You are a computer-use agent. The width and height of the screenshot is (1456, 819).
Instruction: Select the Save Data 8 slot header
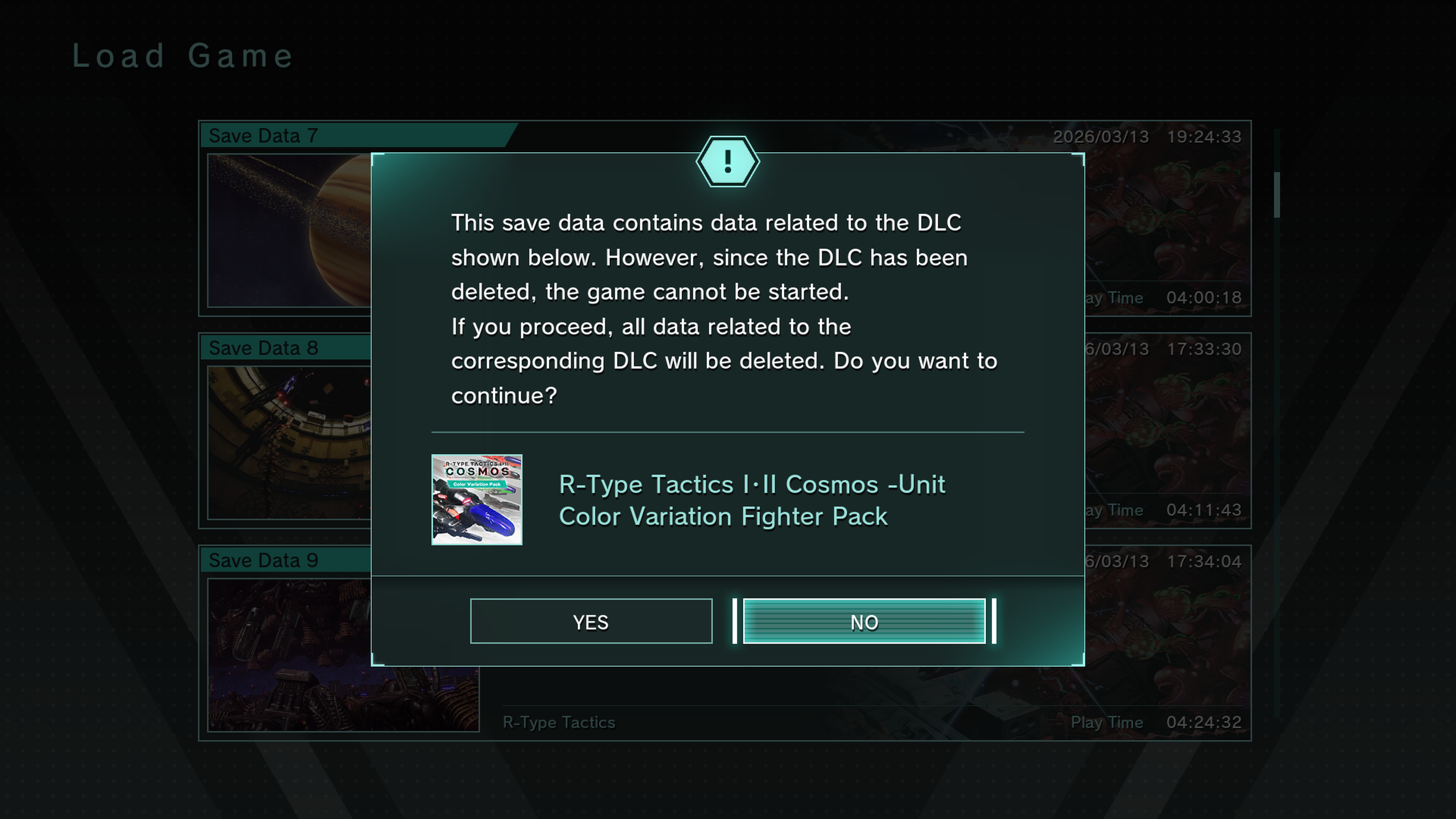pyautogui.click(x=264, y=348)
